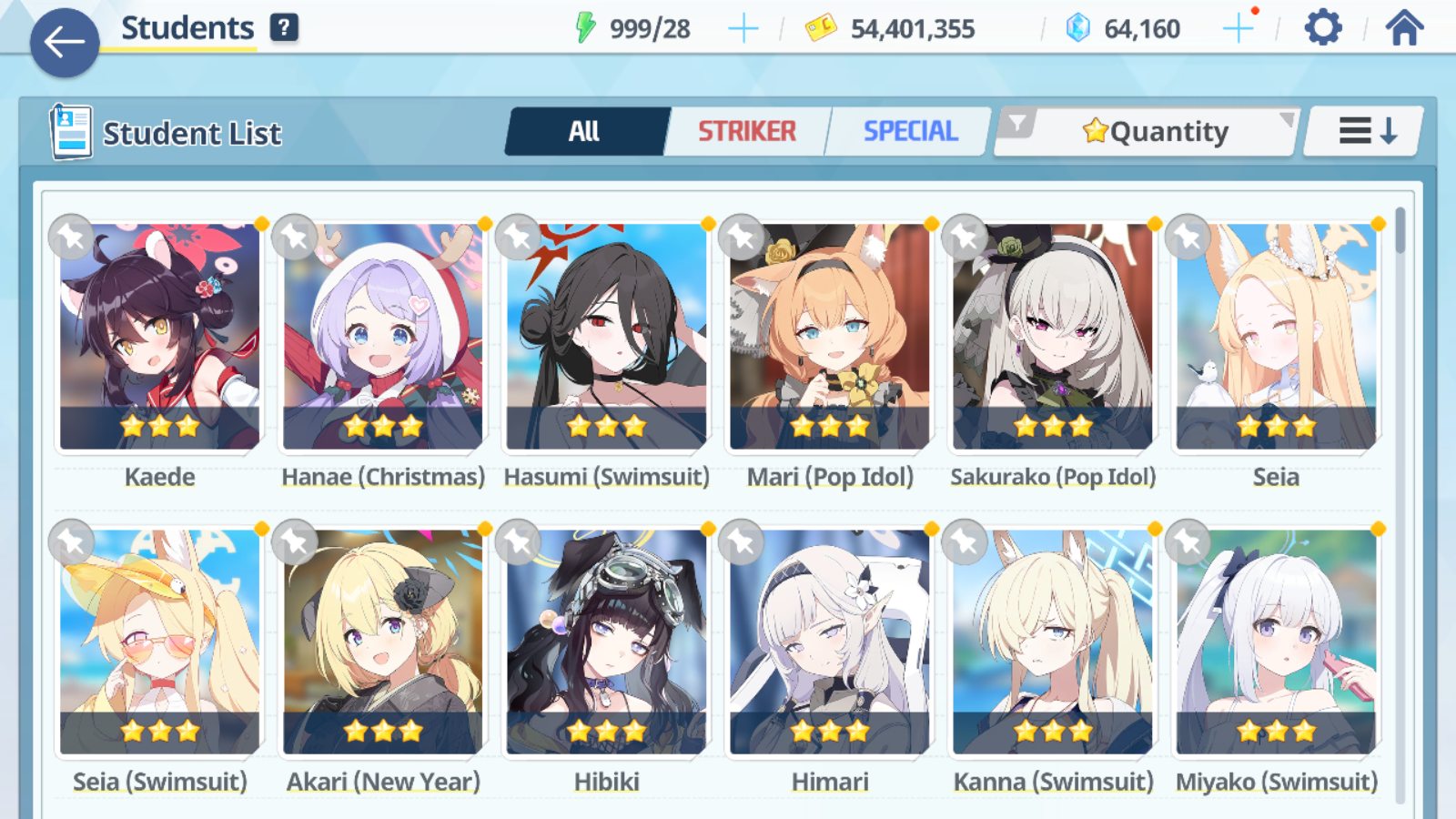1456x819 pixels.
Task: Switch to the STRIKER tab
Action: click(x=746, y=131)
